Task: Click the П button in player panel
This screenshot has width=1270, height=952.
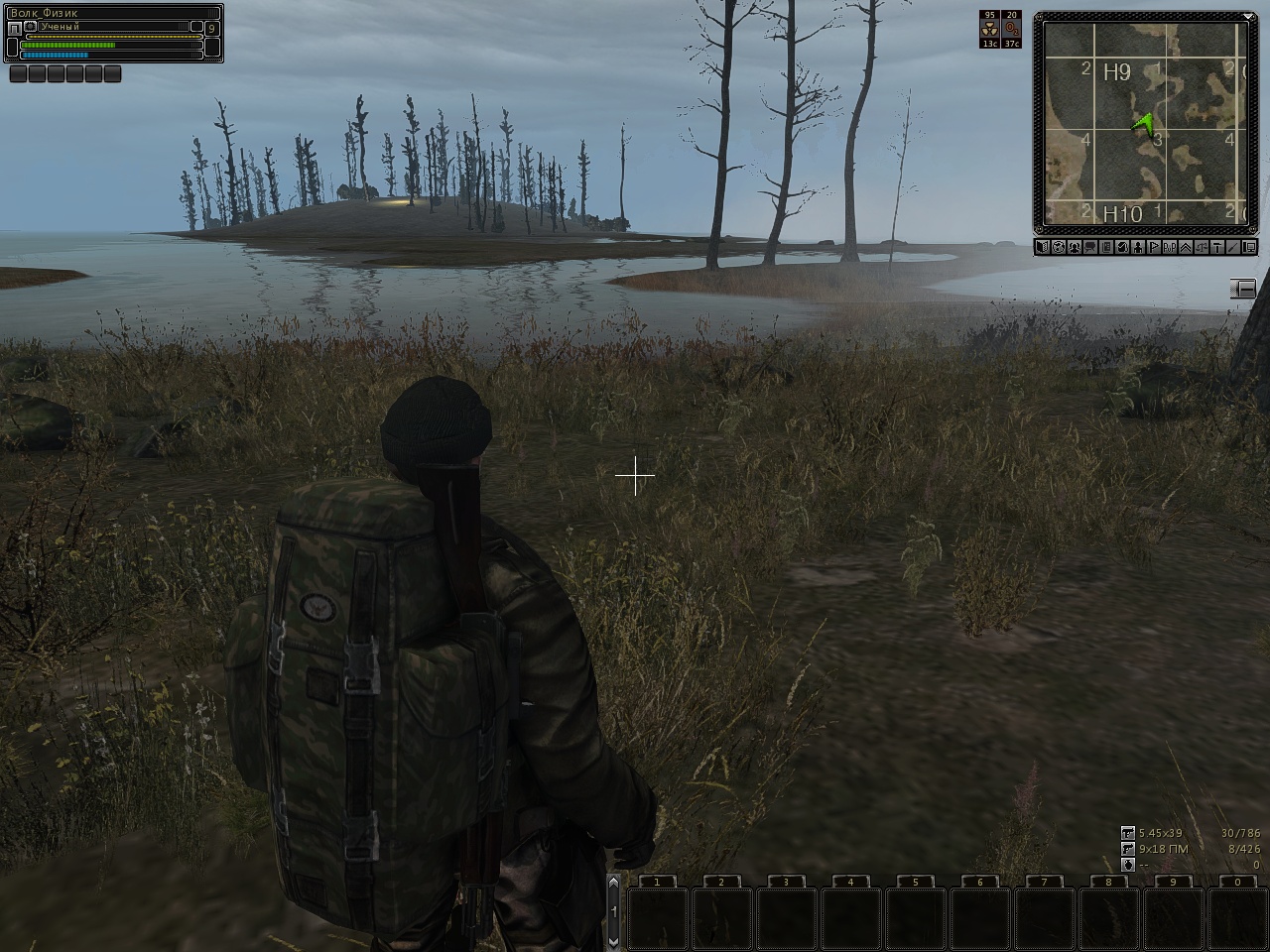Action: tap(14, 29)
